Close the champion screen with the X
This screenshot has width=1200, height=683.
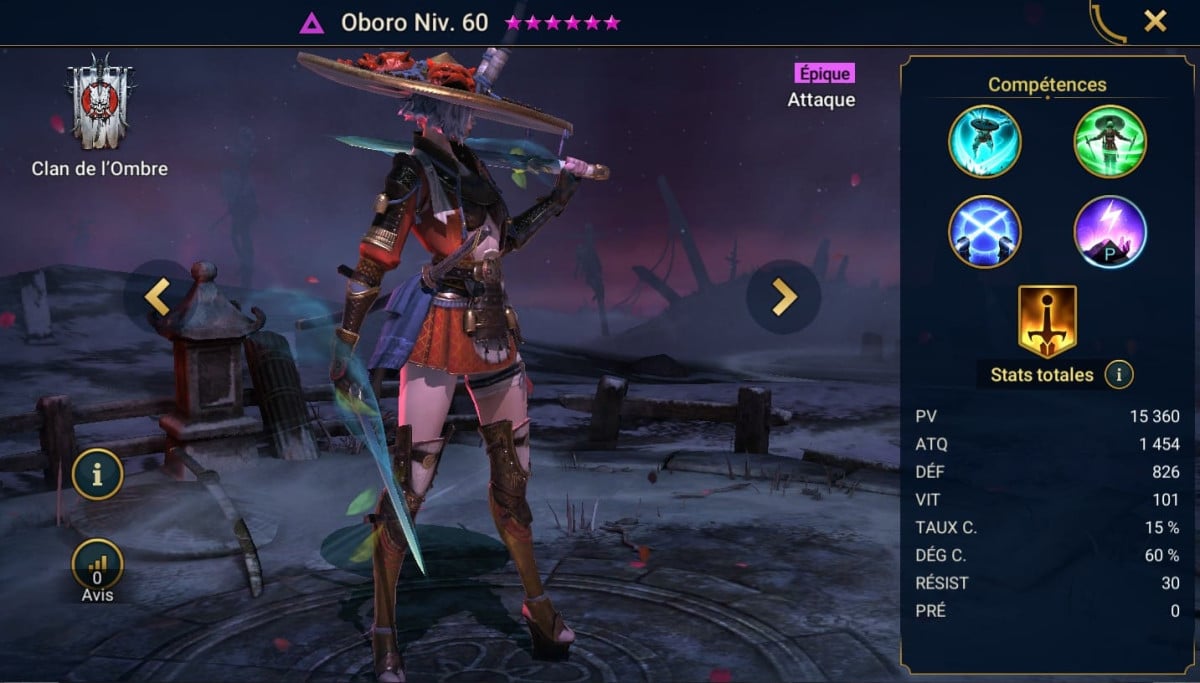point(1155,21)
